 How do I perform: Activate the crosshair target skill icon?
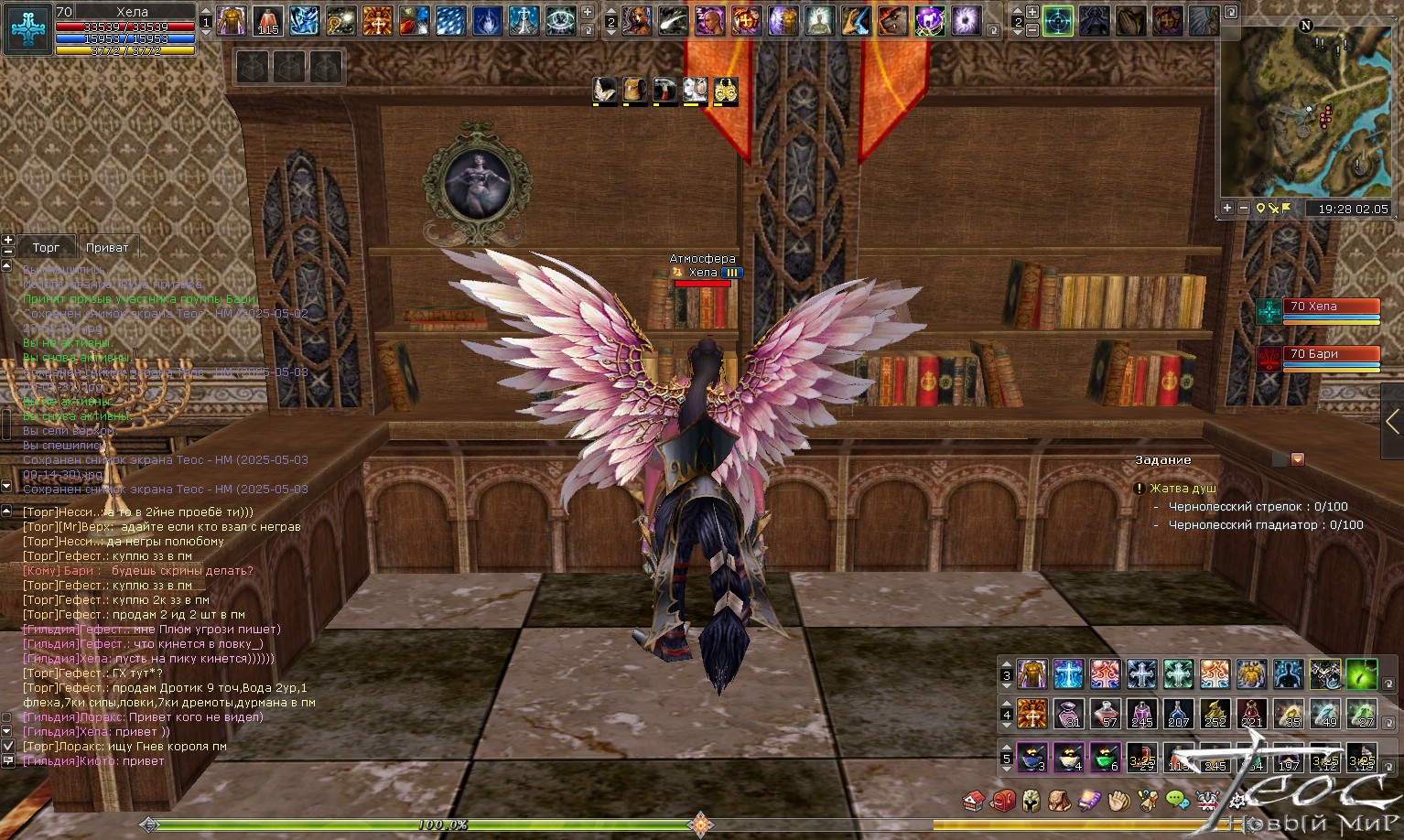coord(1058,21)
